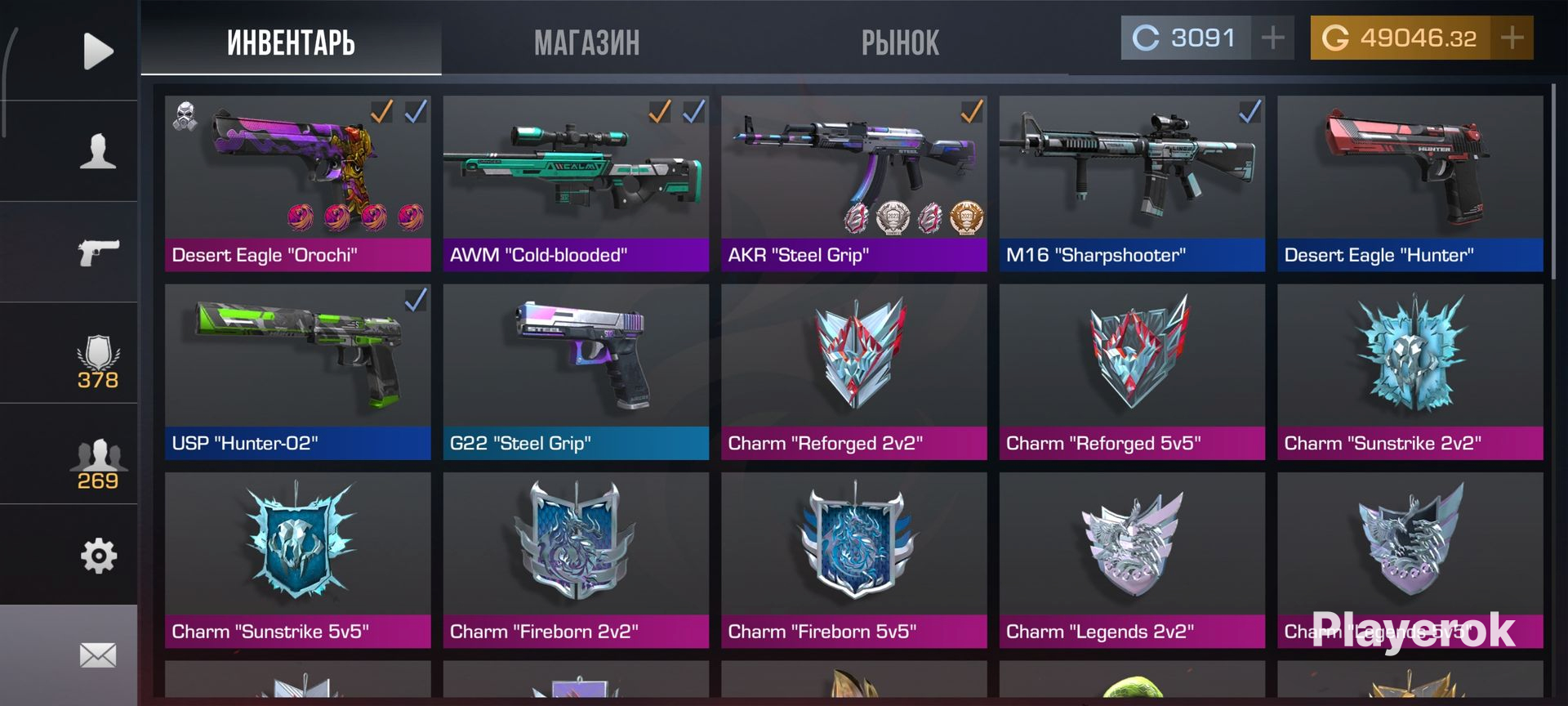1568x706 pixels.
Task: Open the gear settings icon
Action: [97, 556]
